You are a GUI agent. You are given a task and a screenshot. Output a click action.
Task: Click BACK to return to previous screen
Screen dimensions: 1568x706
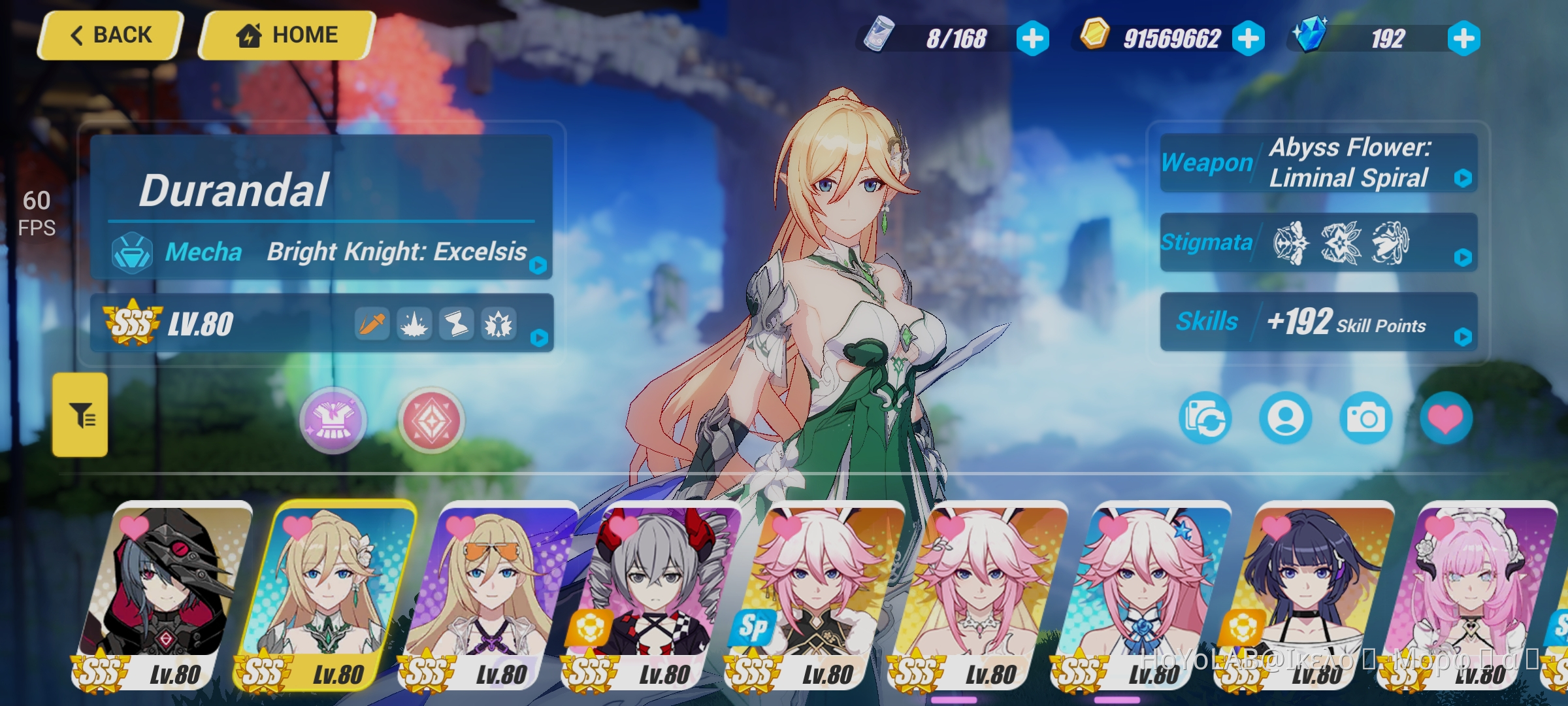(x=110, y=34)
